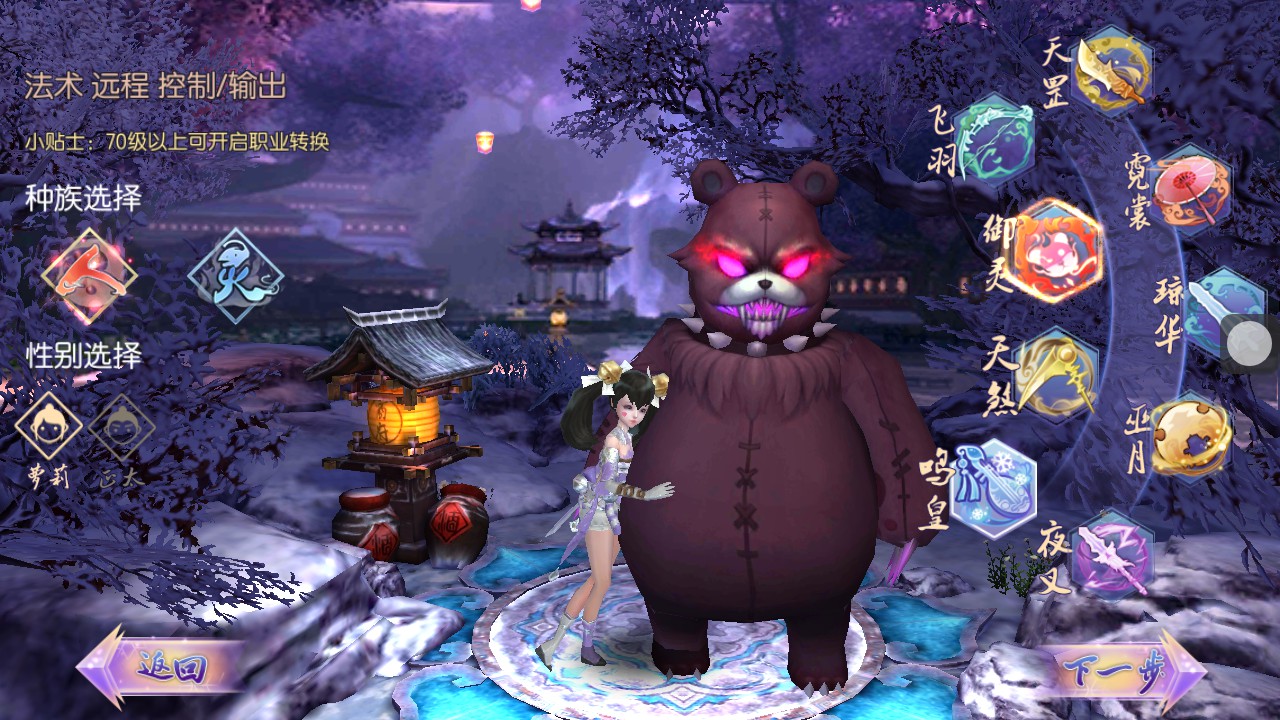Select the 人 (human) race icon
1280x720 pixels.
[89, 275]
